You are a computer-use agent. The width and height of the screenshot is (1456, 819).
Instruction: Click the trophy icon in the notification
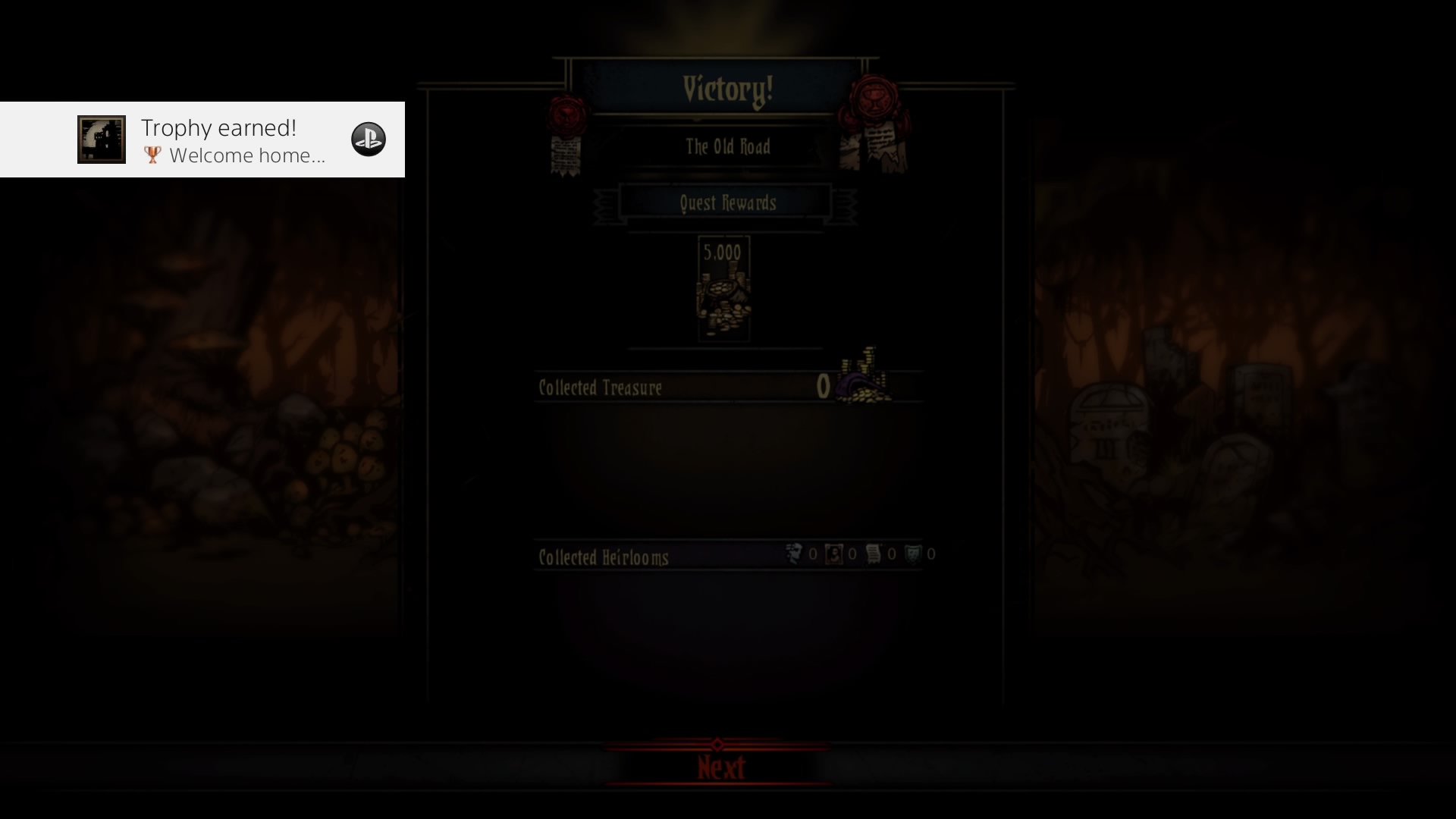[x=152, y=155]
